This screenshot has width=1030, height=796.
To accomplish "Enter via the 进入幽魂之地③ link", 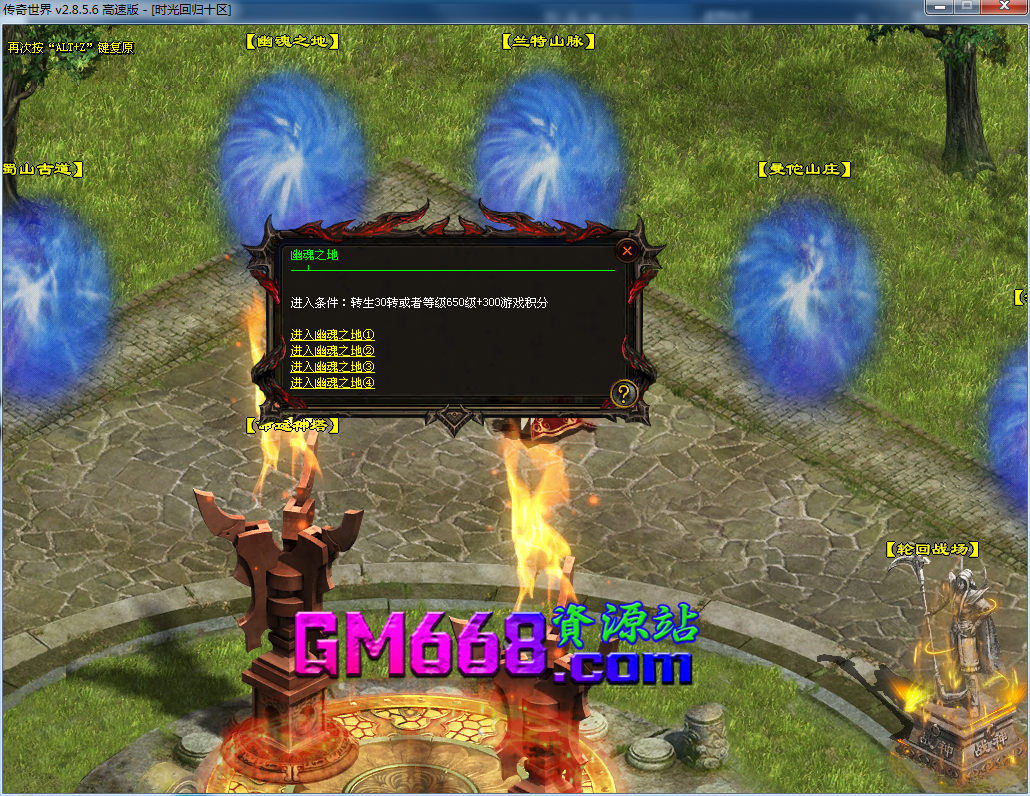I will (332, 367).
